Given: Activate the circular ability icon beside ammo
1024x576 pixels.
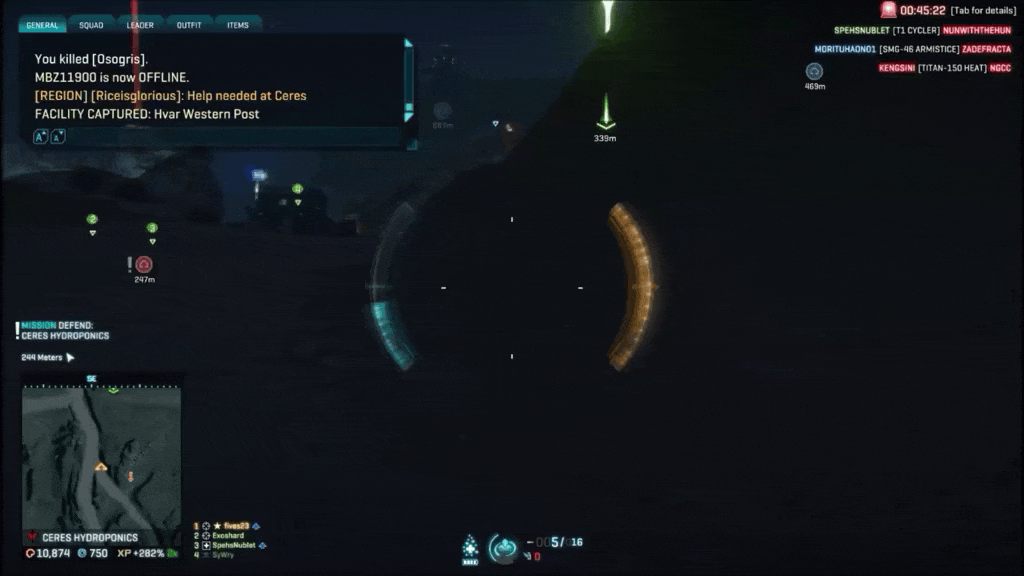Looking at the screenshot, I should coord(503,548).
